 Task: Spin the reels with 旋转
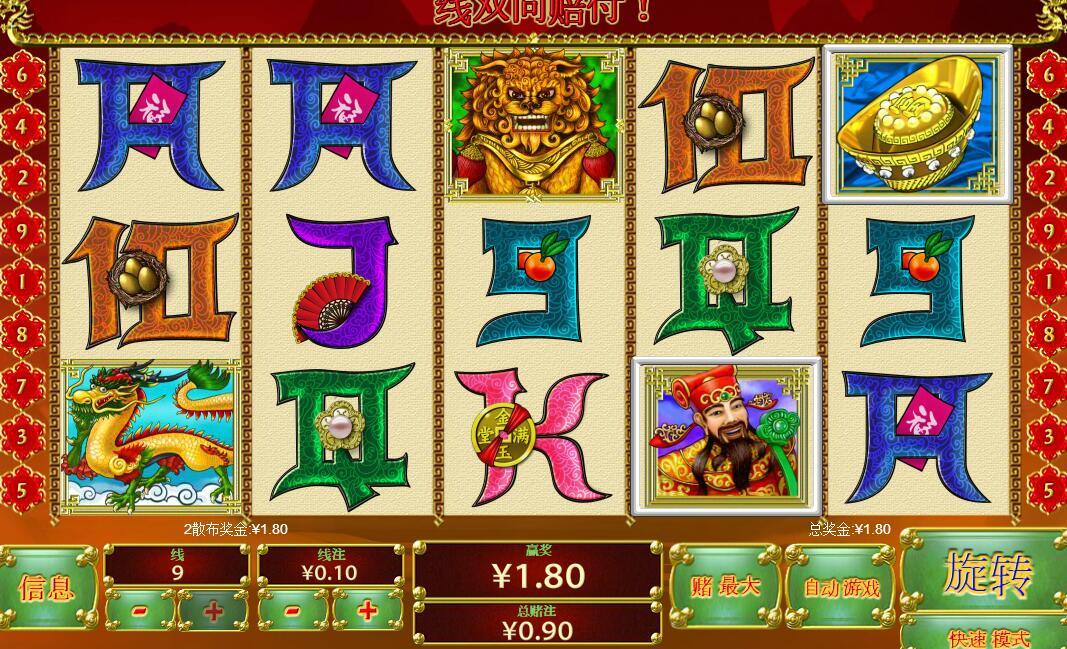click(x=985, y=572)
